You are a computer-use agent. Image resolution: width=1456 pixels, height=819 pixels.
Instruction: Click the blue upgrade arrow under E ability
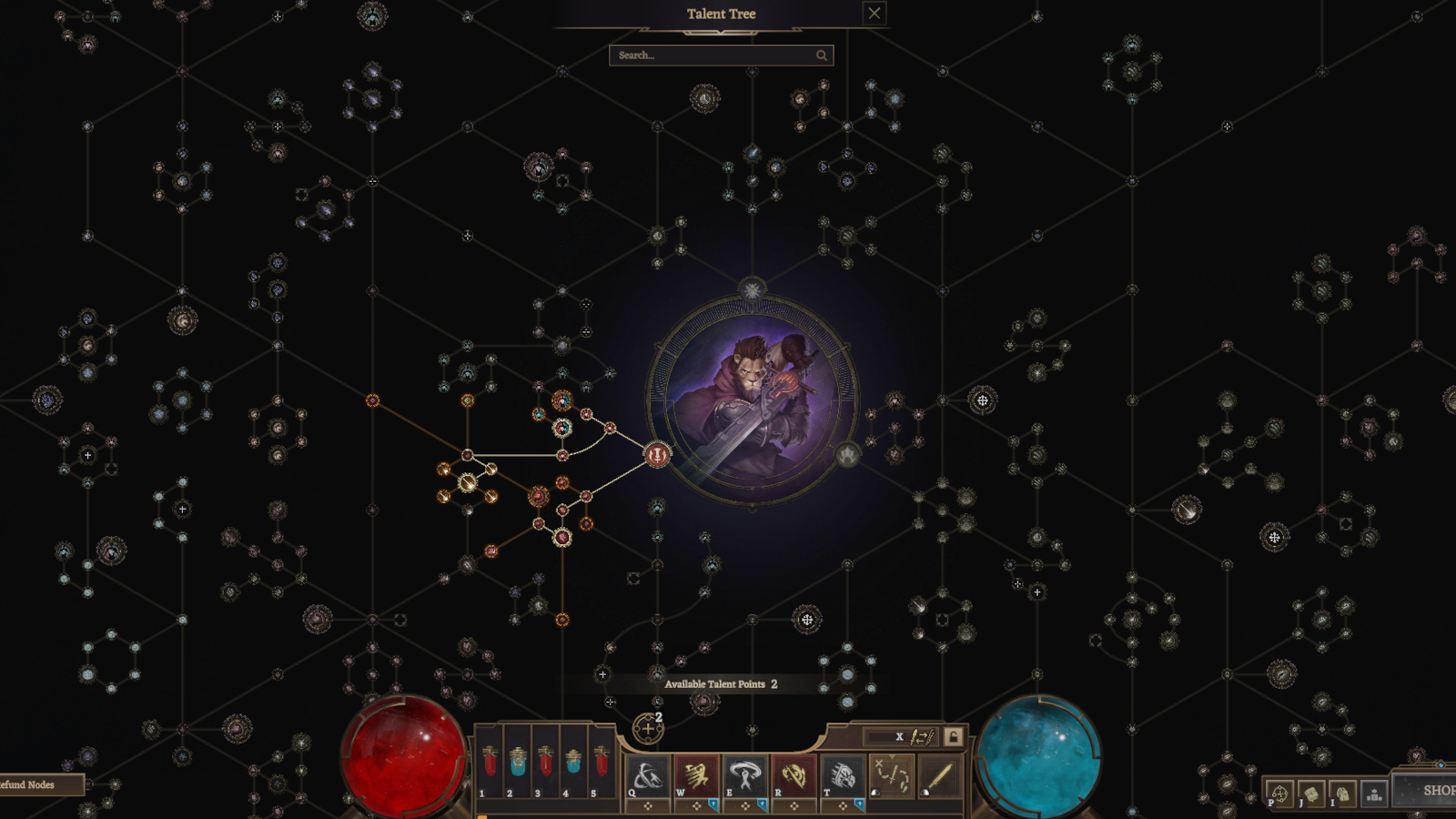(x=763, y=804)
